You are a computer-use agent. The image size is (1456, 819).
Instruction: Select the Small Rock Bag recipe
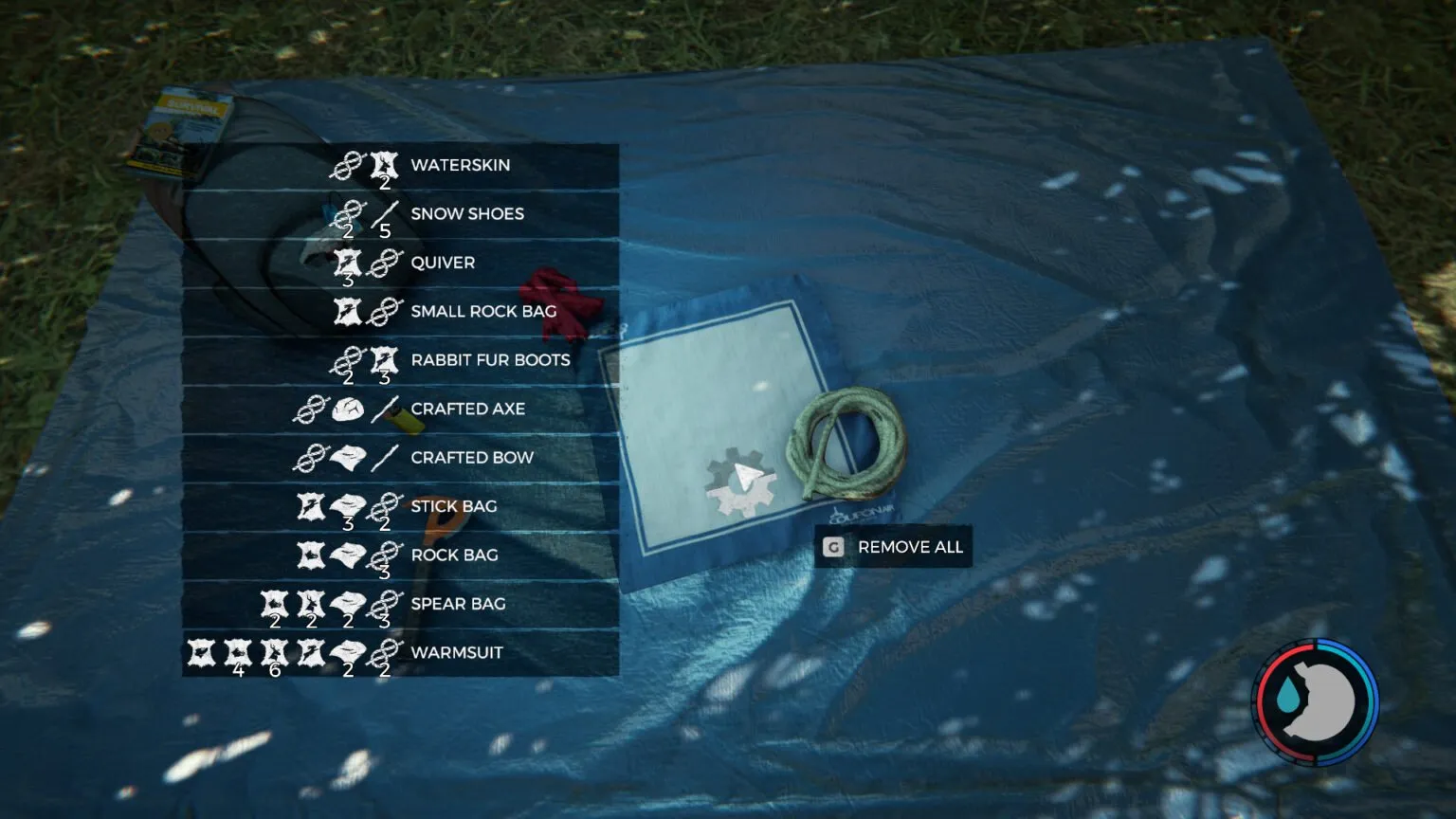coord(482,312)
